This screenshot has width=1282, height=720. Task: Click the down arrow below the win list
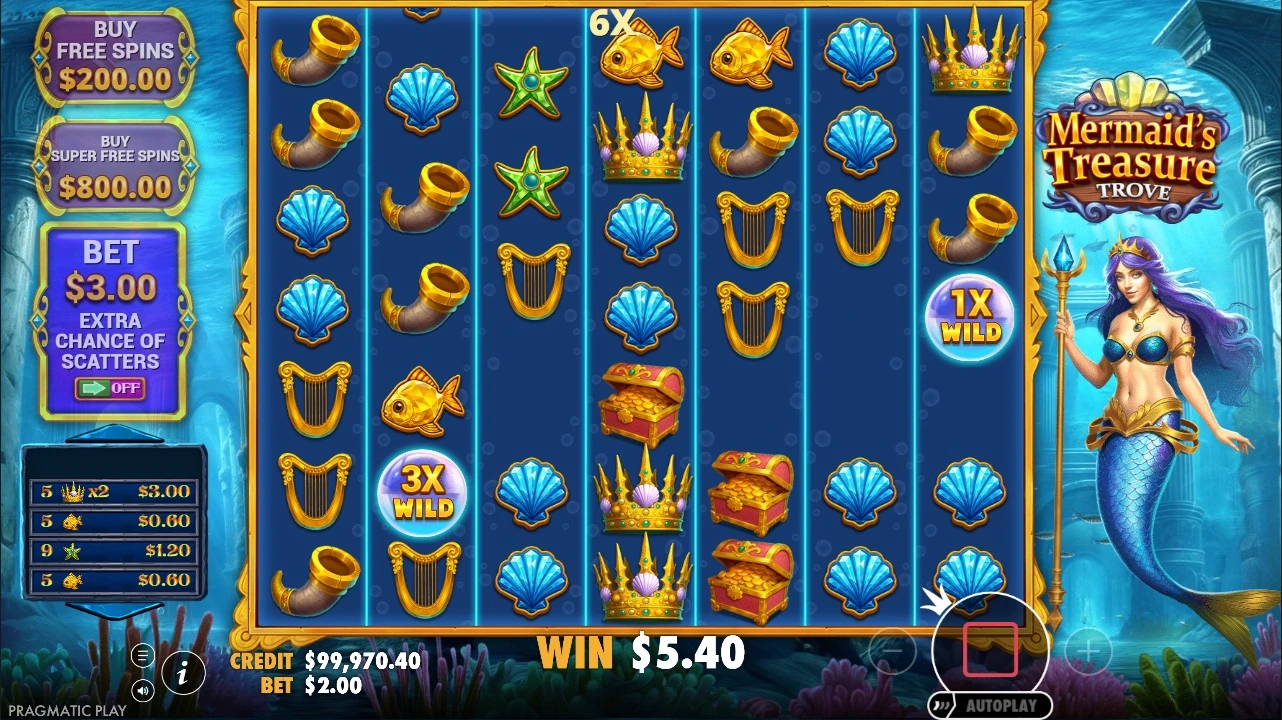click(x=114, y=609)
